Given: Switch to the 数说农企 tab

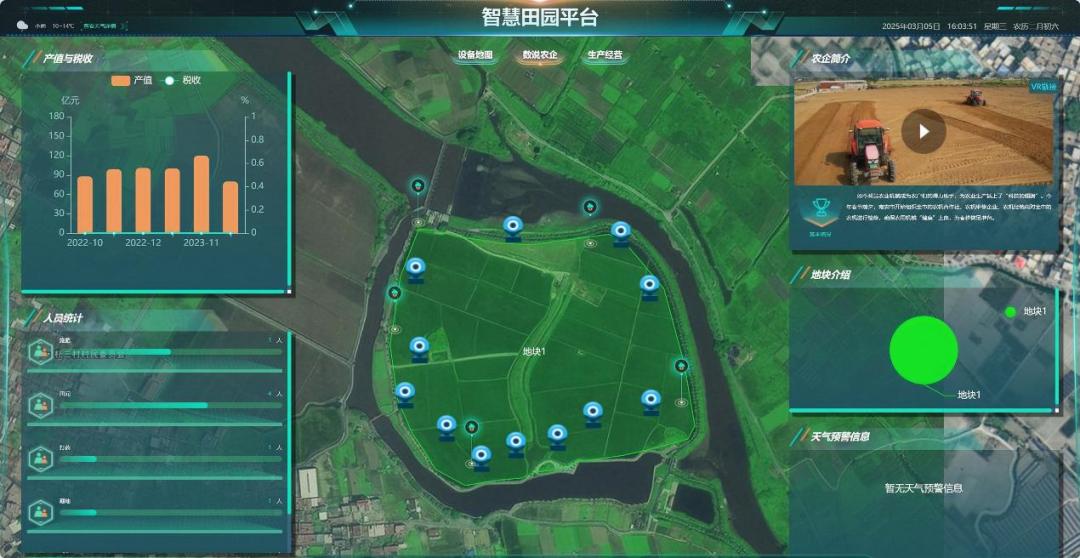Looking at the screenshot, I should (540, 55).
